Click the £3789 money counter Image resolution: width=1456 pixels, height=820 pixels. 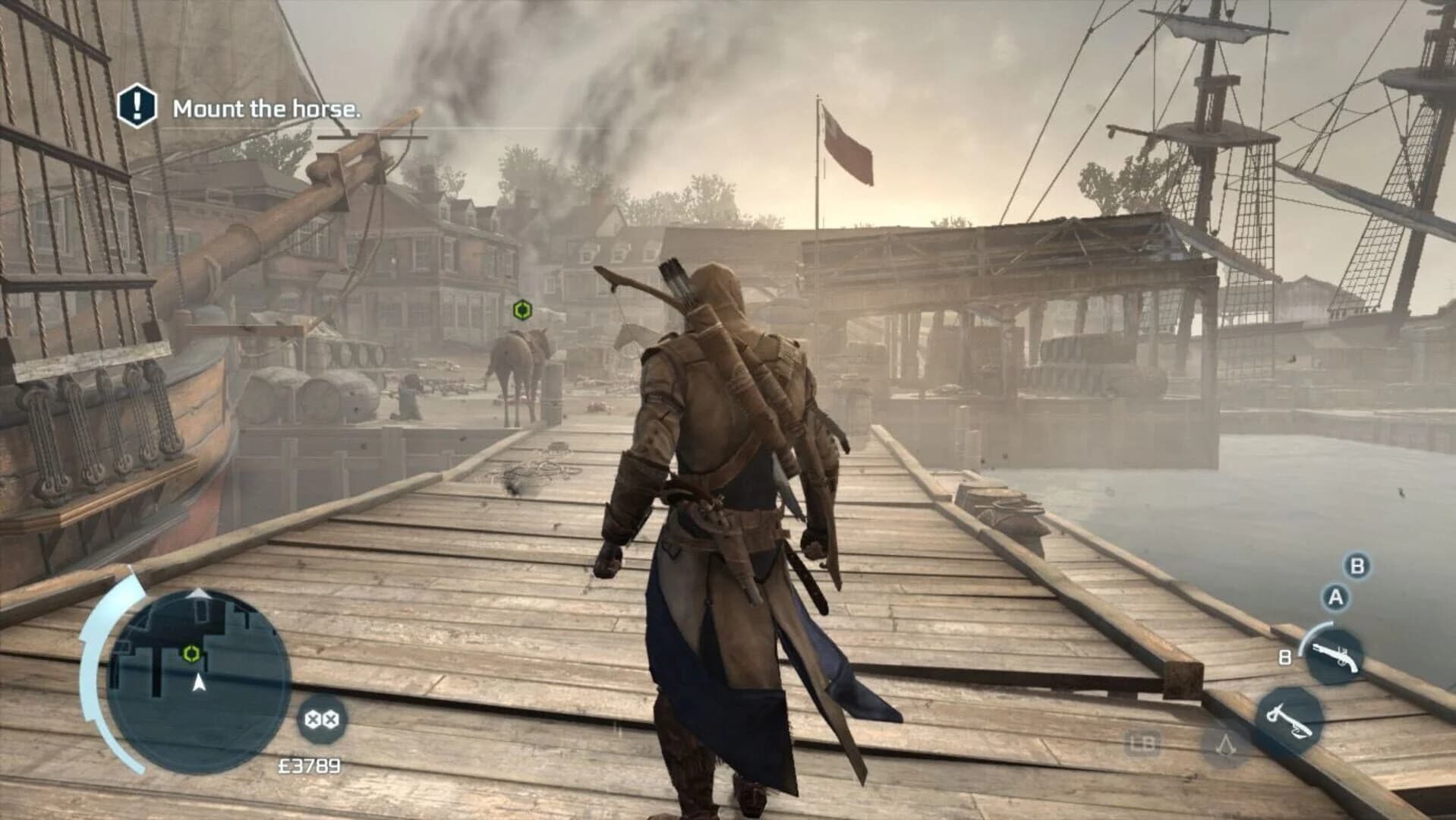[x=310, y=765]
